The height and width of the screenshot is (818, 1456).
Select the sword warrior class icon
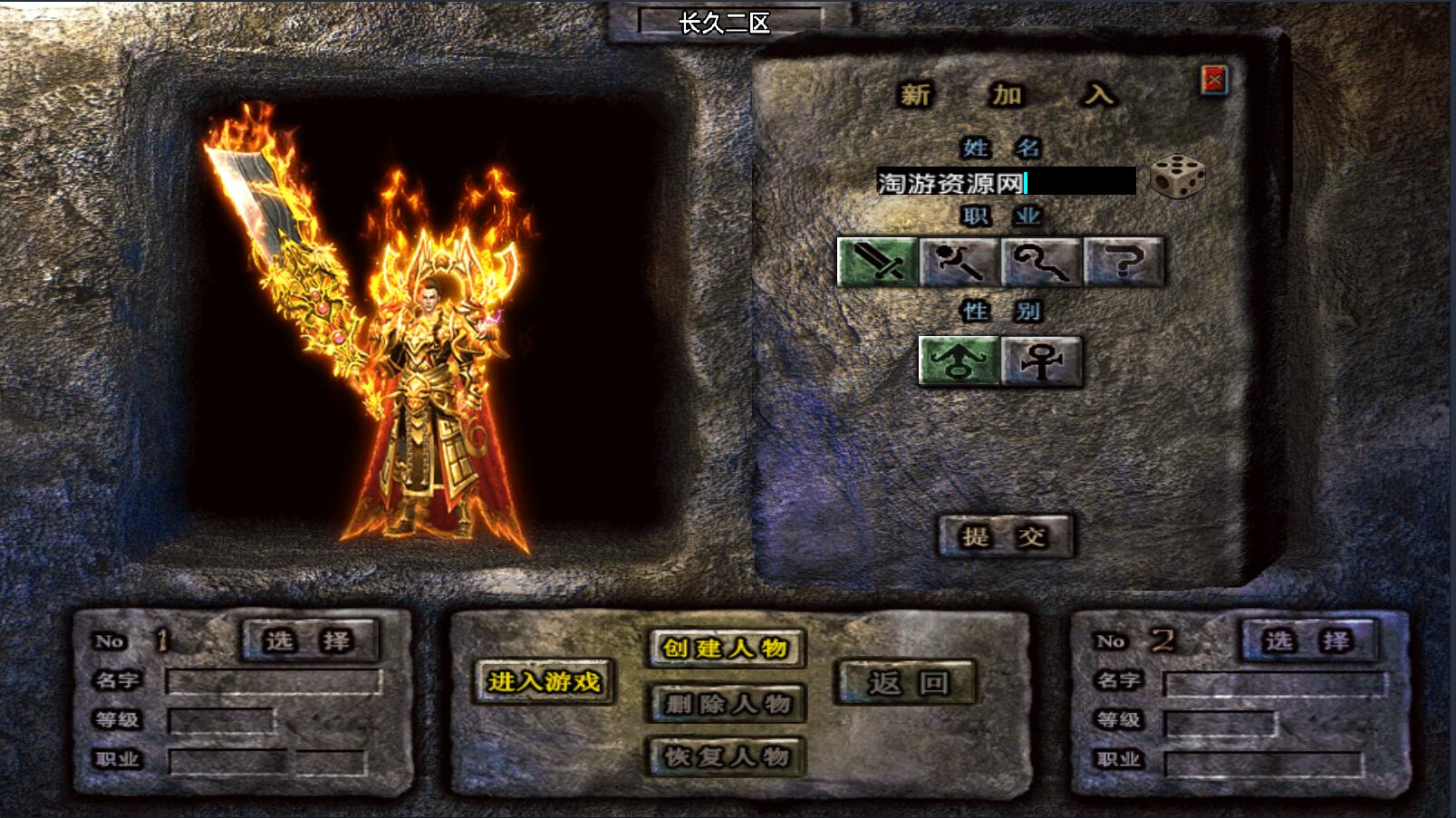877,262
